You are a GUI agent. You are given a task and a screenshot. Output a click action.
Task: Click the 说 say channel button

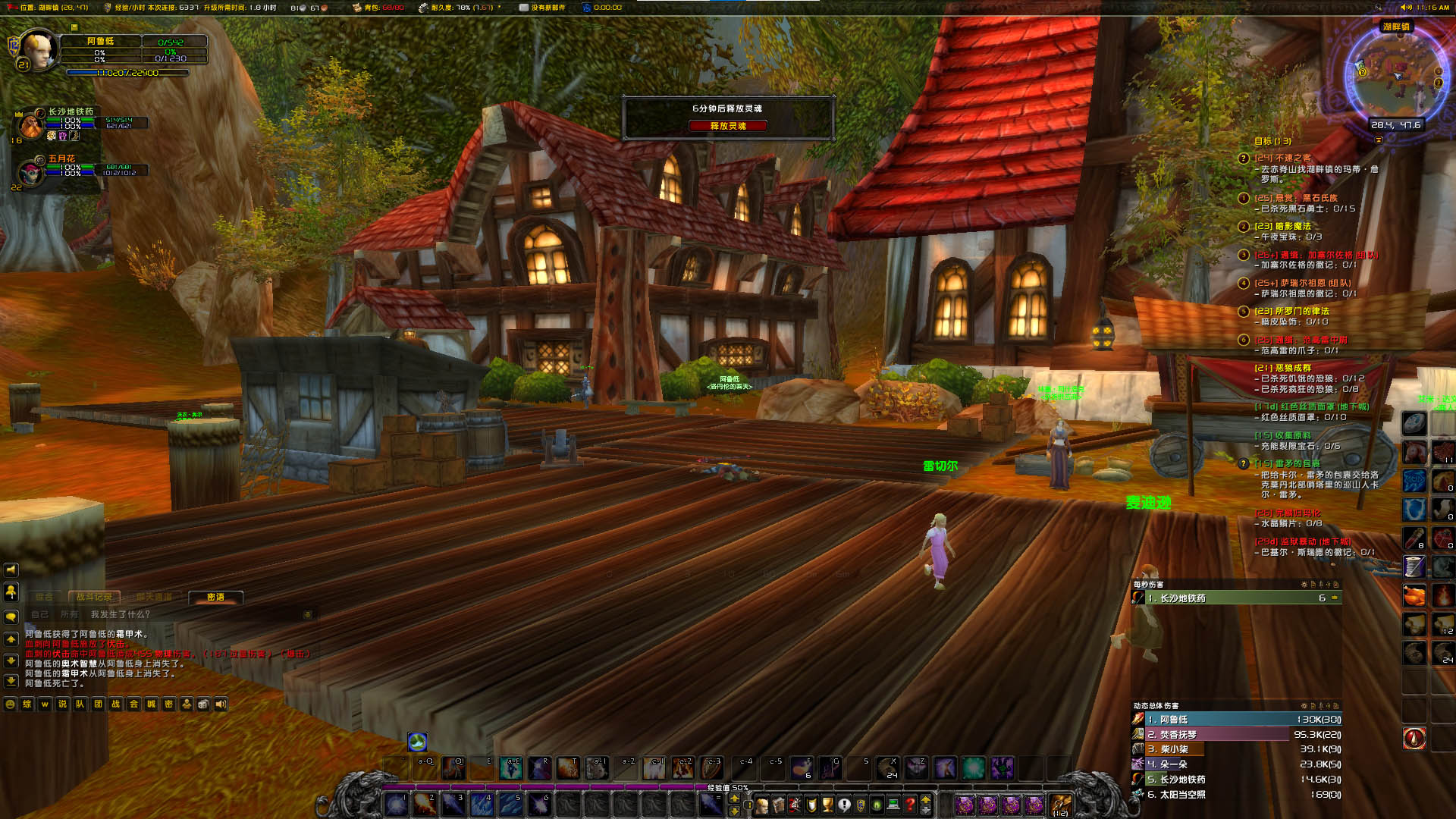tap(63, 704)
